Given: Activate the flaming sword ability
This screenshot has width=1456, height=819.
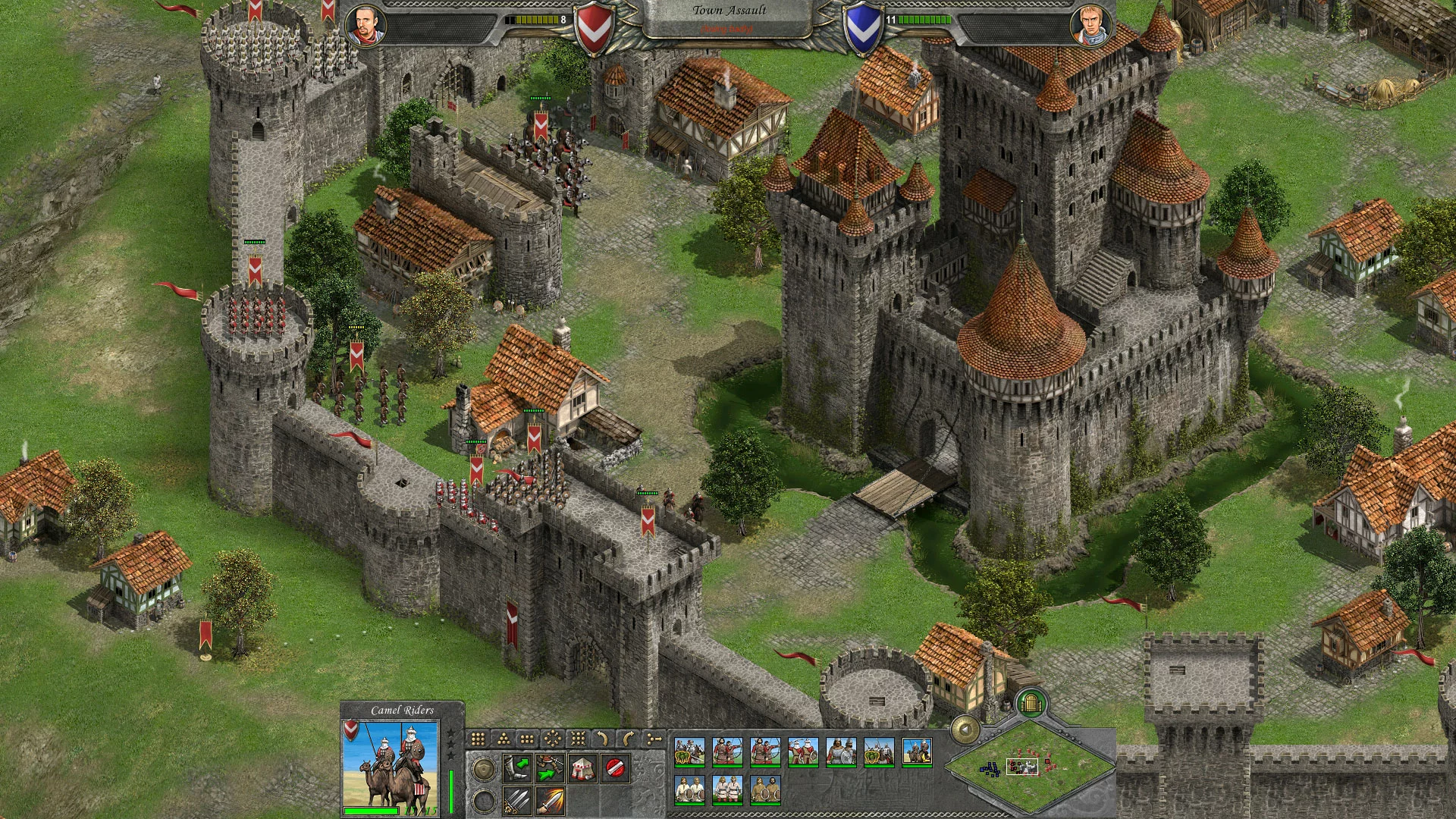Looking at the screenshot, I should pos(549,801).
